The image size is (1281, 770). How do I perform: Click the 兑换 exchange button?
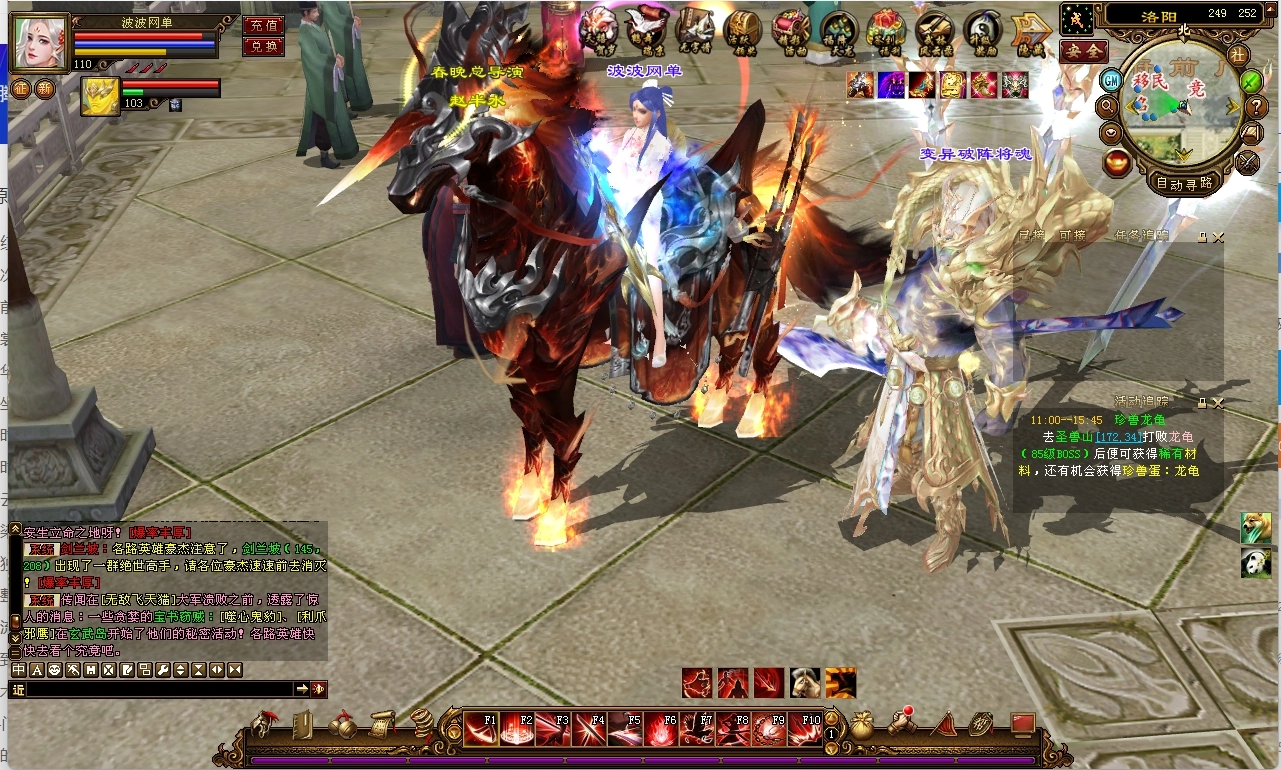pyautogui.click(x=263, y=47)
